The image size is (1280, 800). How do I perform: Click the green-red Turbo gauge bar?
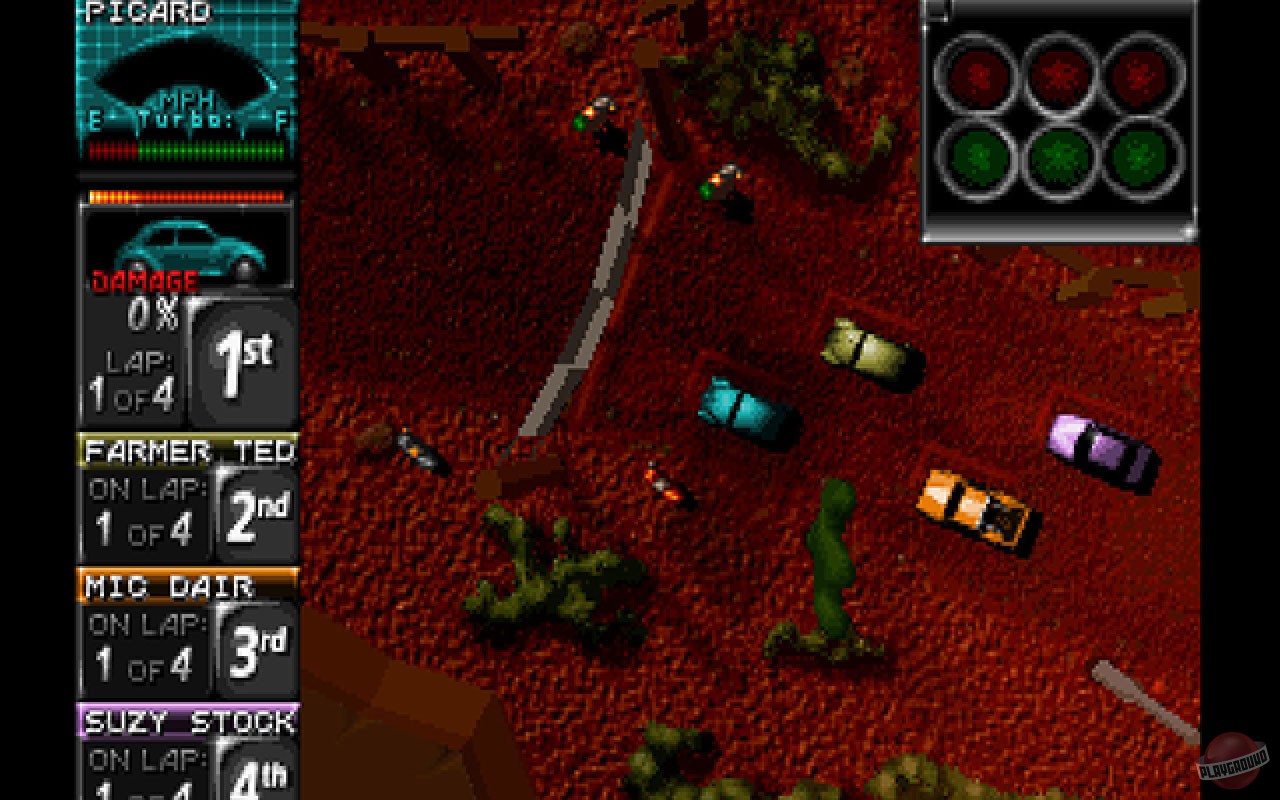pos(185,152)
